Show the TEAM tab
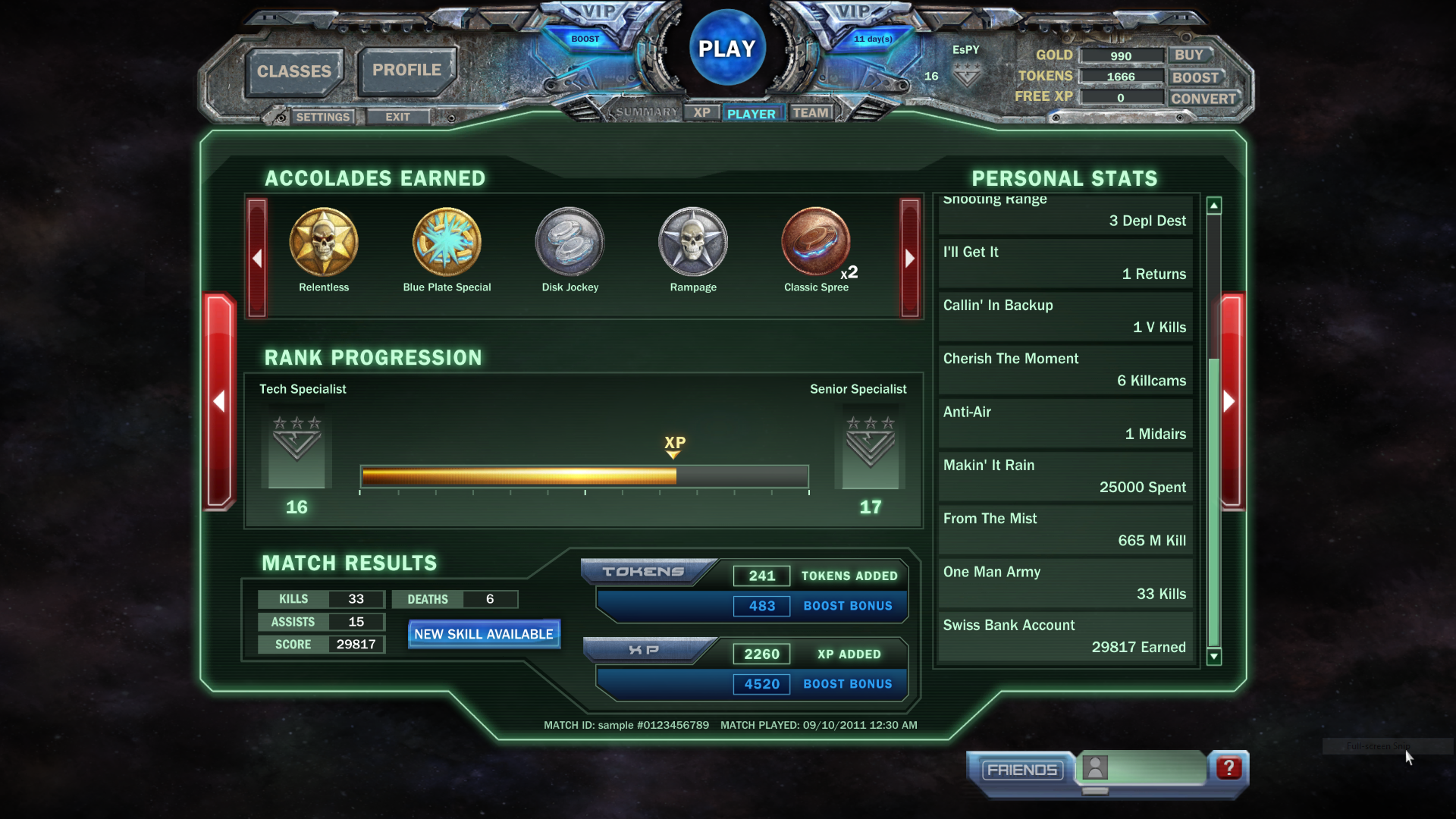1456x819 pixels. 811,113
